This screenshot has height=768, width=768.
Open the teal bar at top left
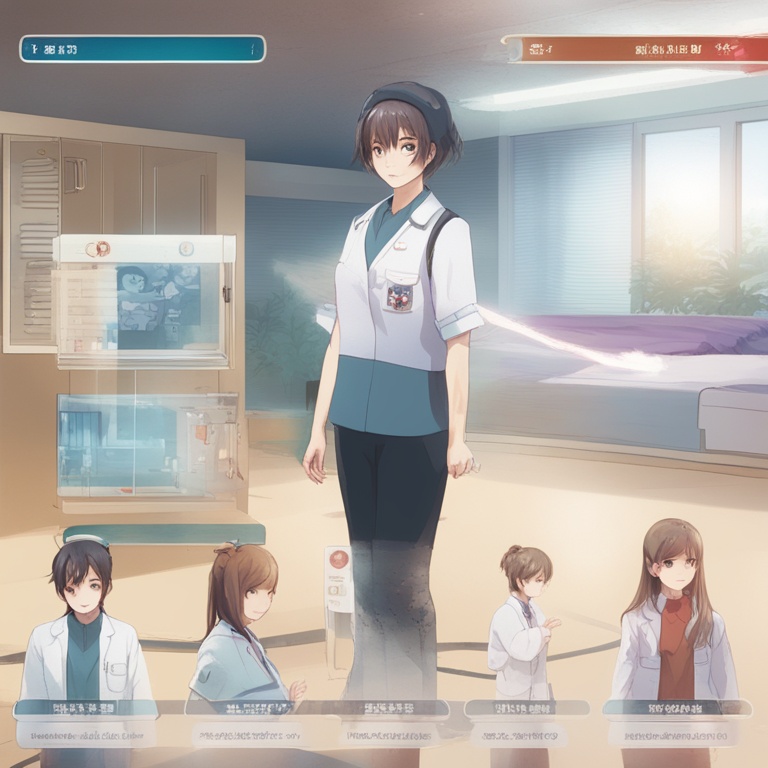coord(142,48)
